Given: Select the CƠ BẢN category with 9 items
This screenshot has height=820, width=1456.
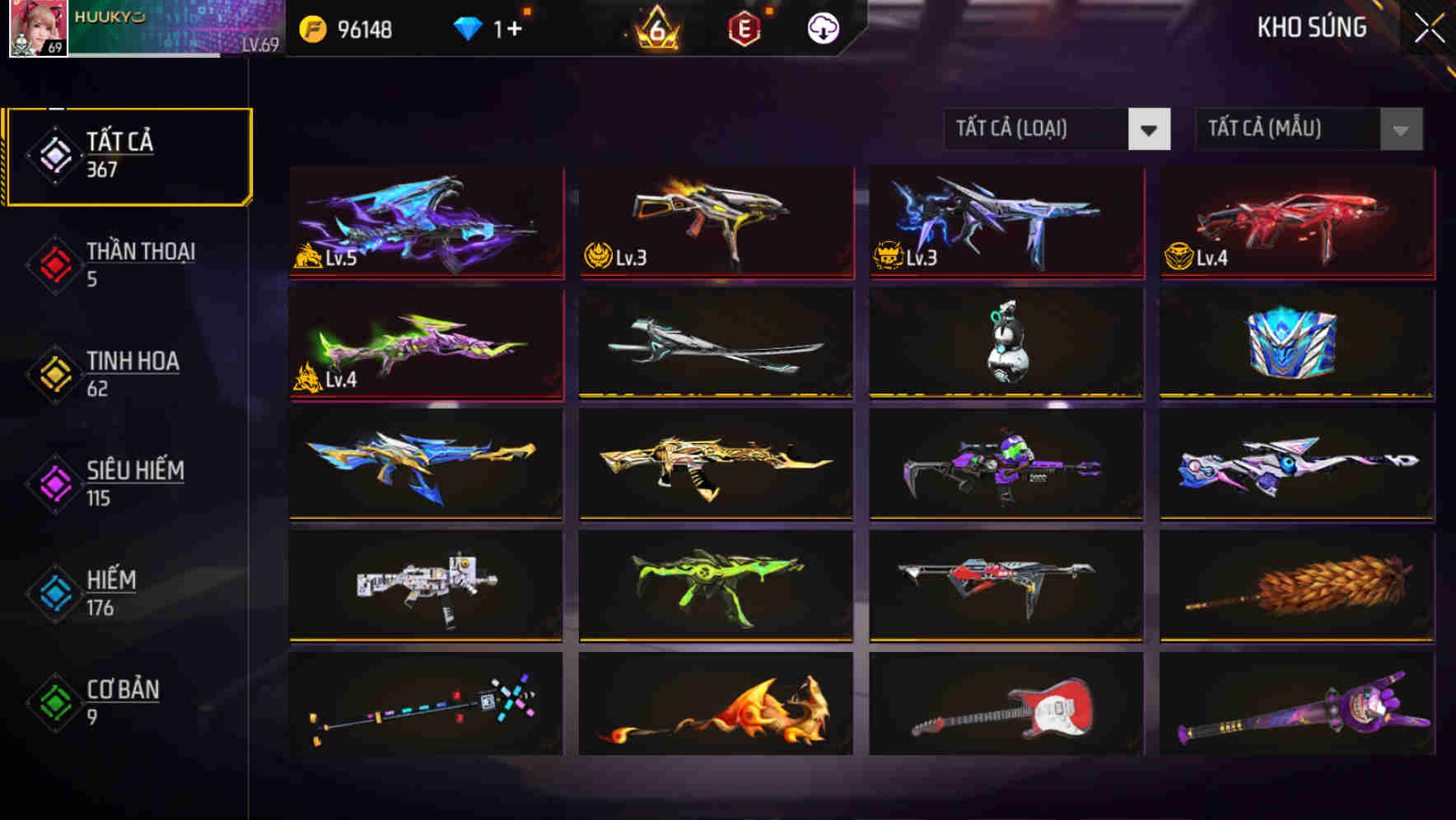Looking at the screenshot, I should (x=124, y=702).
